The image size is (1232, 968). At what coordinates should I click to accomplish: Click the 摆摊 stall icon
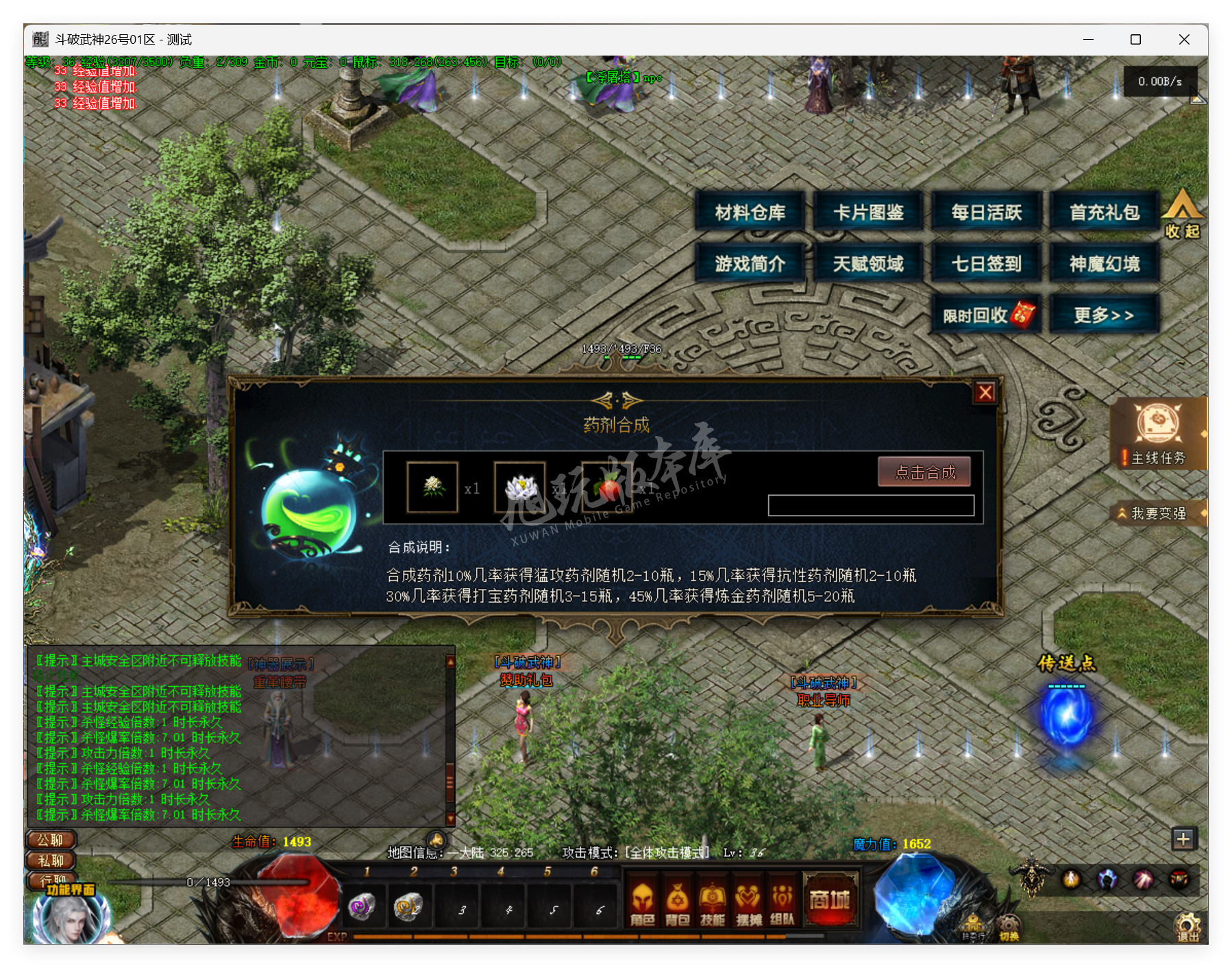pos(749,902)
